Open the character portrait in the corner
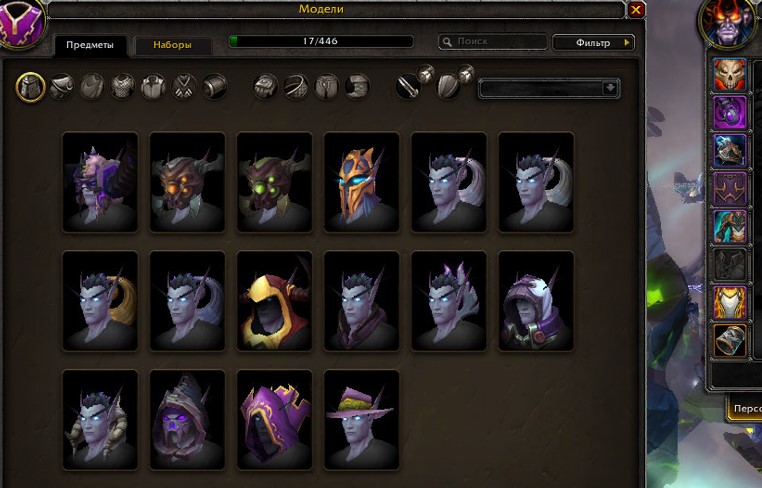Screen dimensions: 762x488 (x=728, y=22)
